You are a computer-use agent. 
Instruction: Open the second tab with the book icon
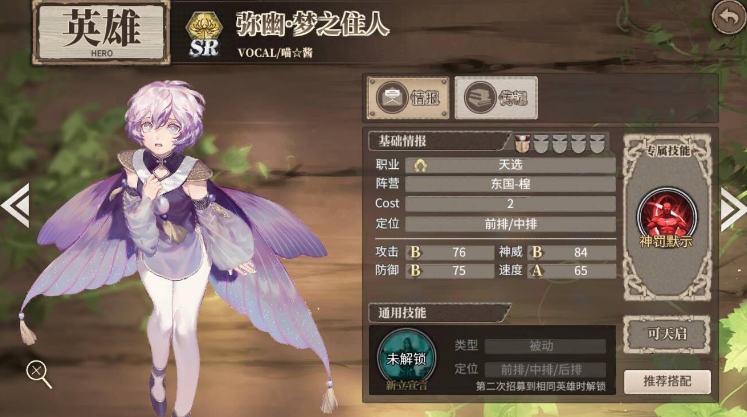click(496, 98)
